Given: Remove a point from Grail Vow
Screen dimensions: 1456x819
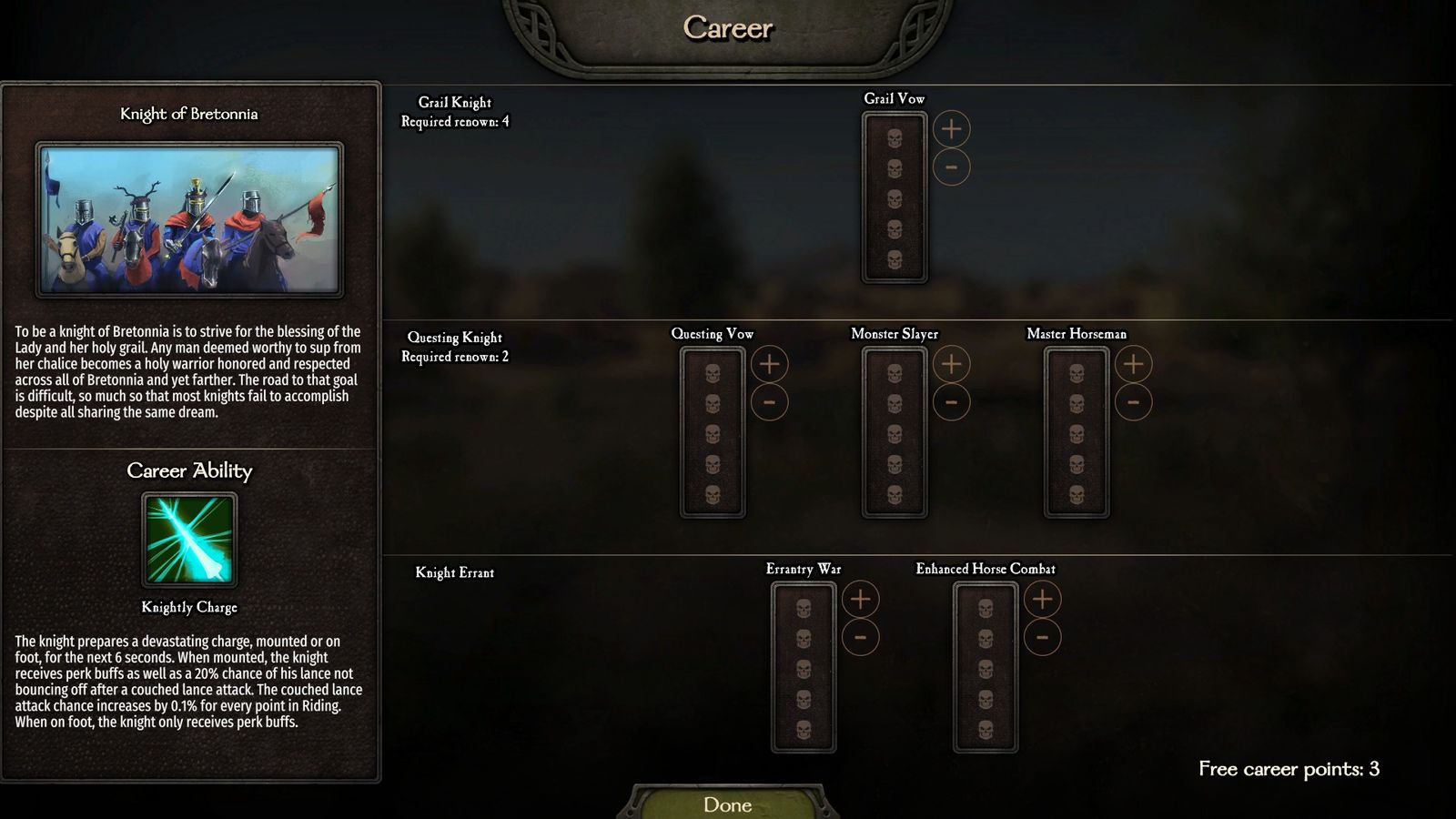Looking at the screenshot, I should click(x=951, y=167).
